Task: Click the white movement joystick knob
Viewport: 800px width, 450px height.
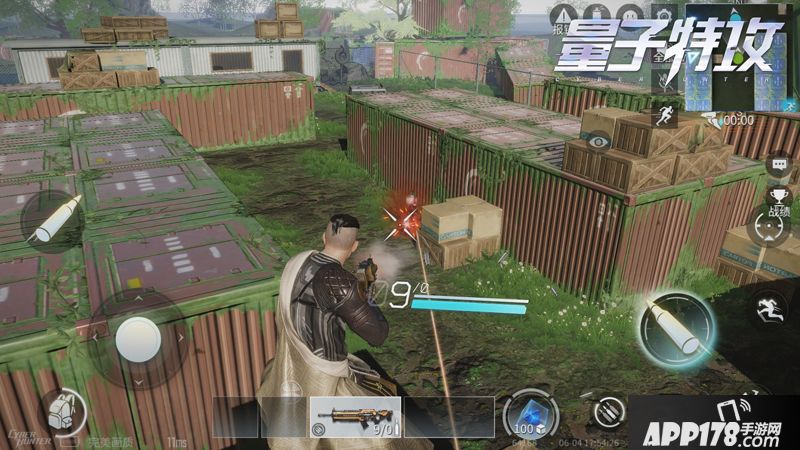Action: [x=137, y=340]
